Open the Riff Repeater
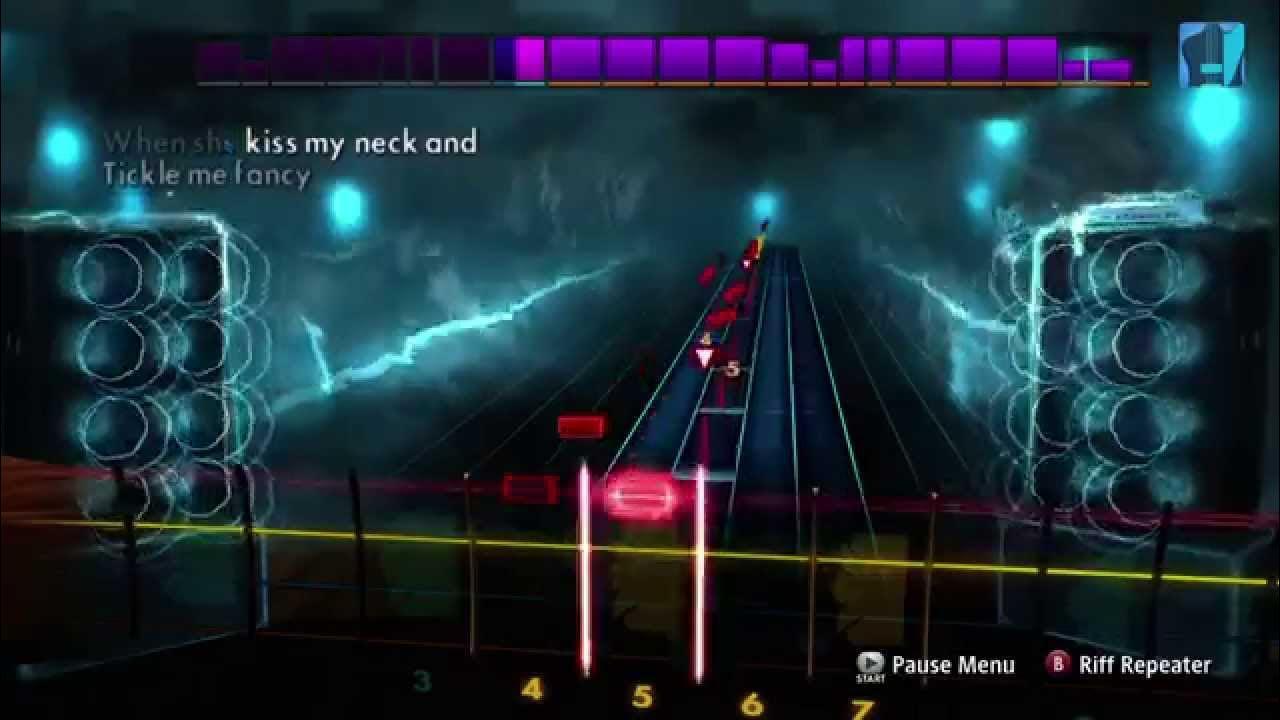 coord(1144,664)
